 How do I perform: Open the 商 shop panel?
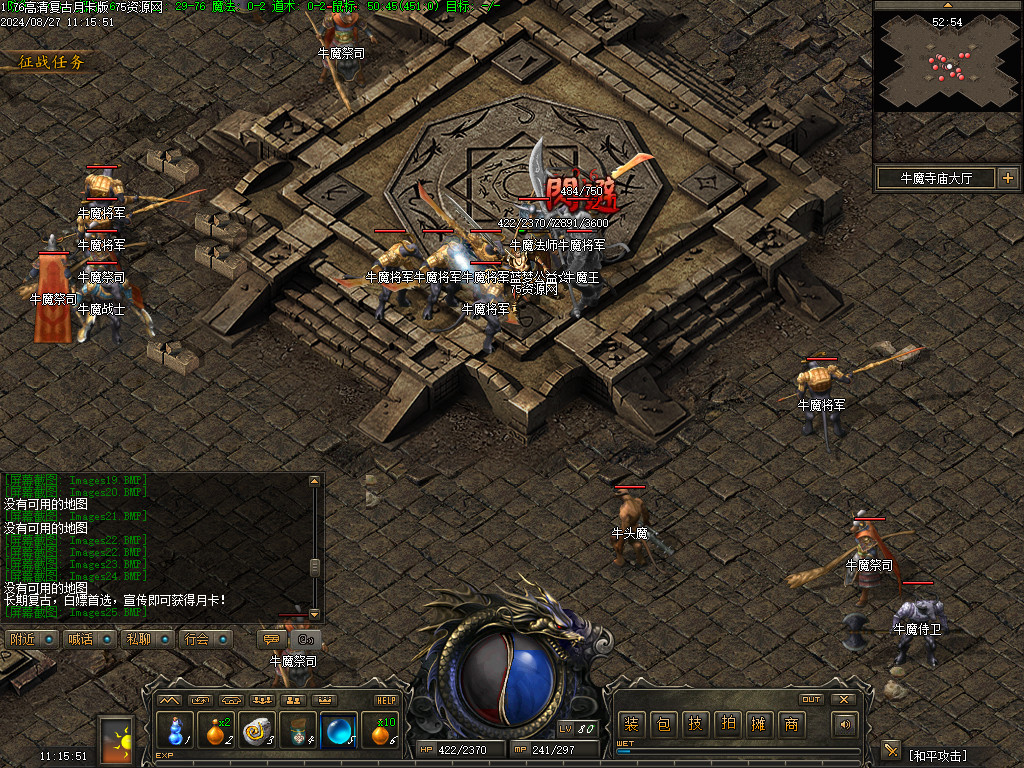[x=791, y=724]
